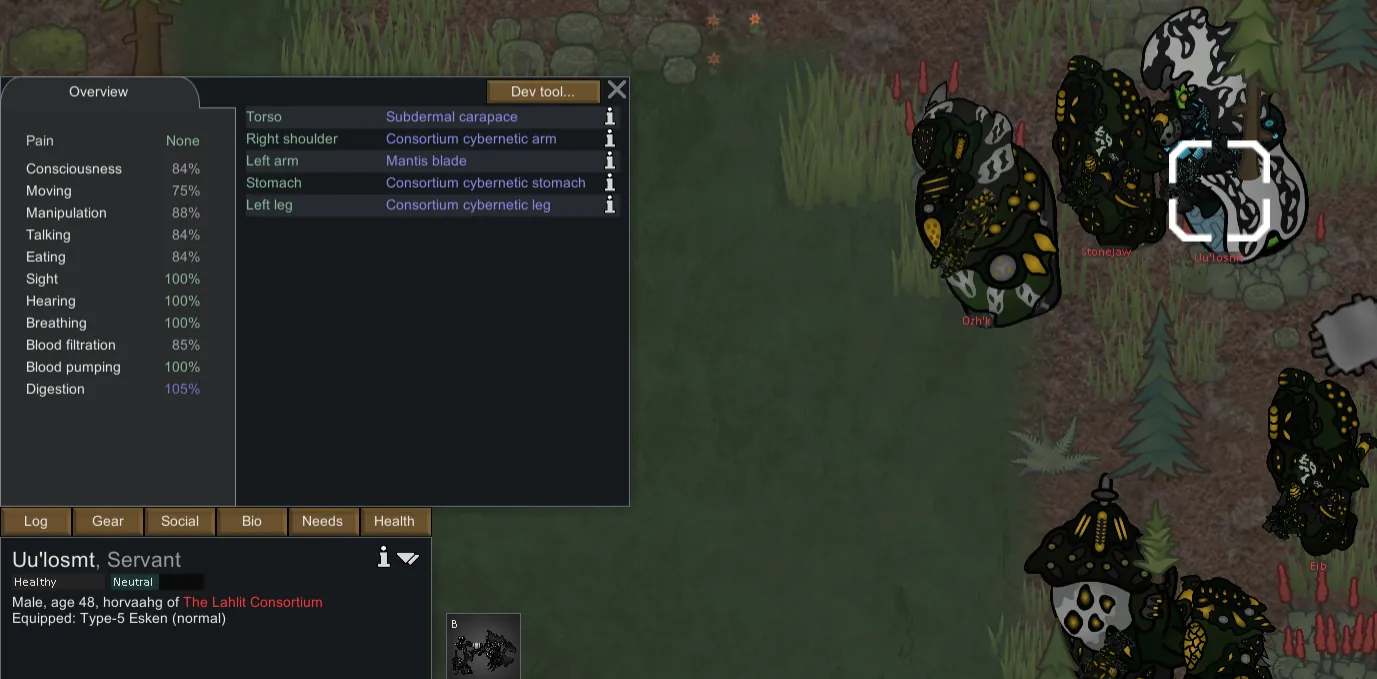This screenshot has height=679, width=1377.
Task: Click the double-arrow icon beside Uu'losmt's name
Action: (408, 558)
